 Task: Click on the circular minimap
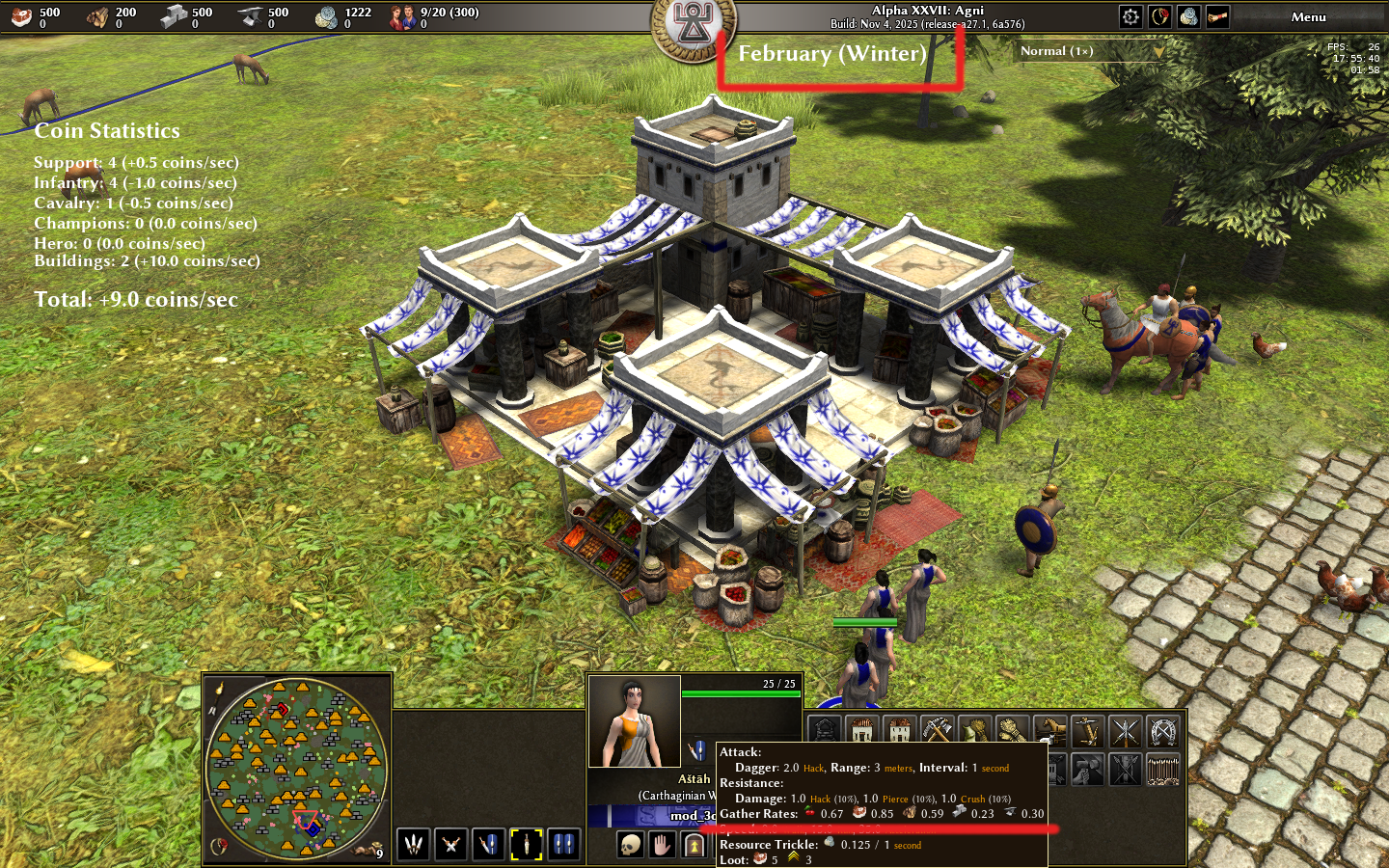pos(297,768)
